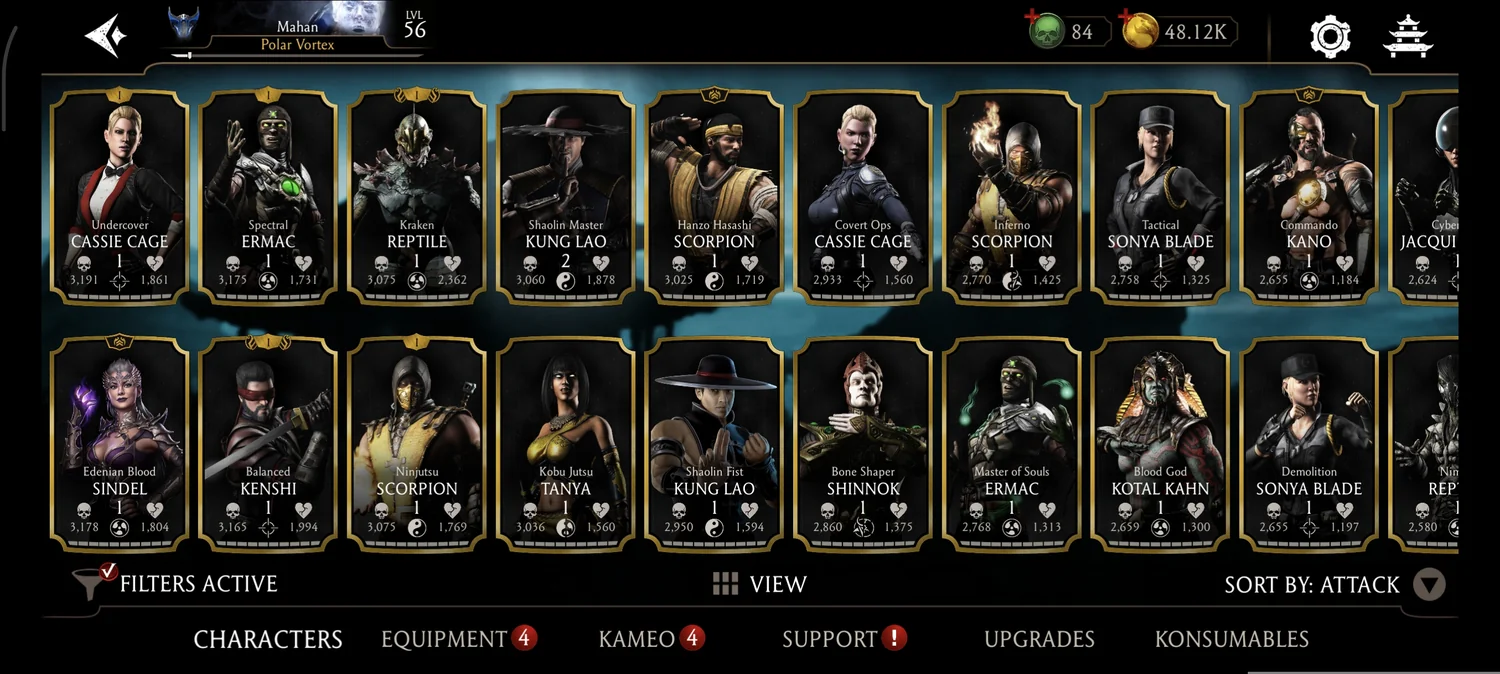Select the Undercover Cassie Cage card
1500x674 pixels.
point(120,196)
